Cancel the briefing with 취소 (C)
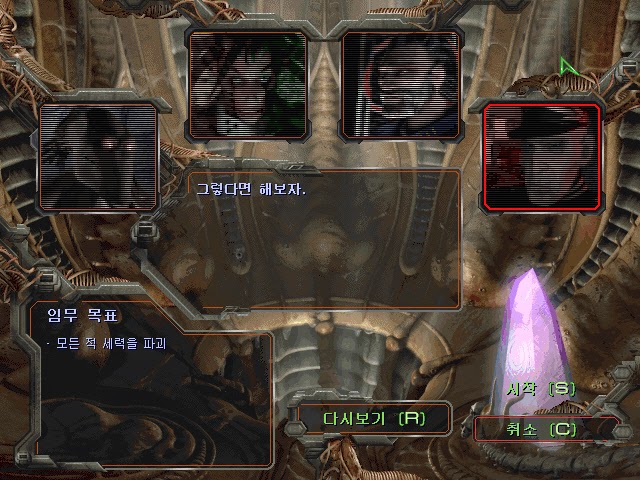Screen dimensions: 640x480 pos(541,429)
